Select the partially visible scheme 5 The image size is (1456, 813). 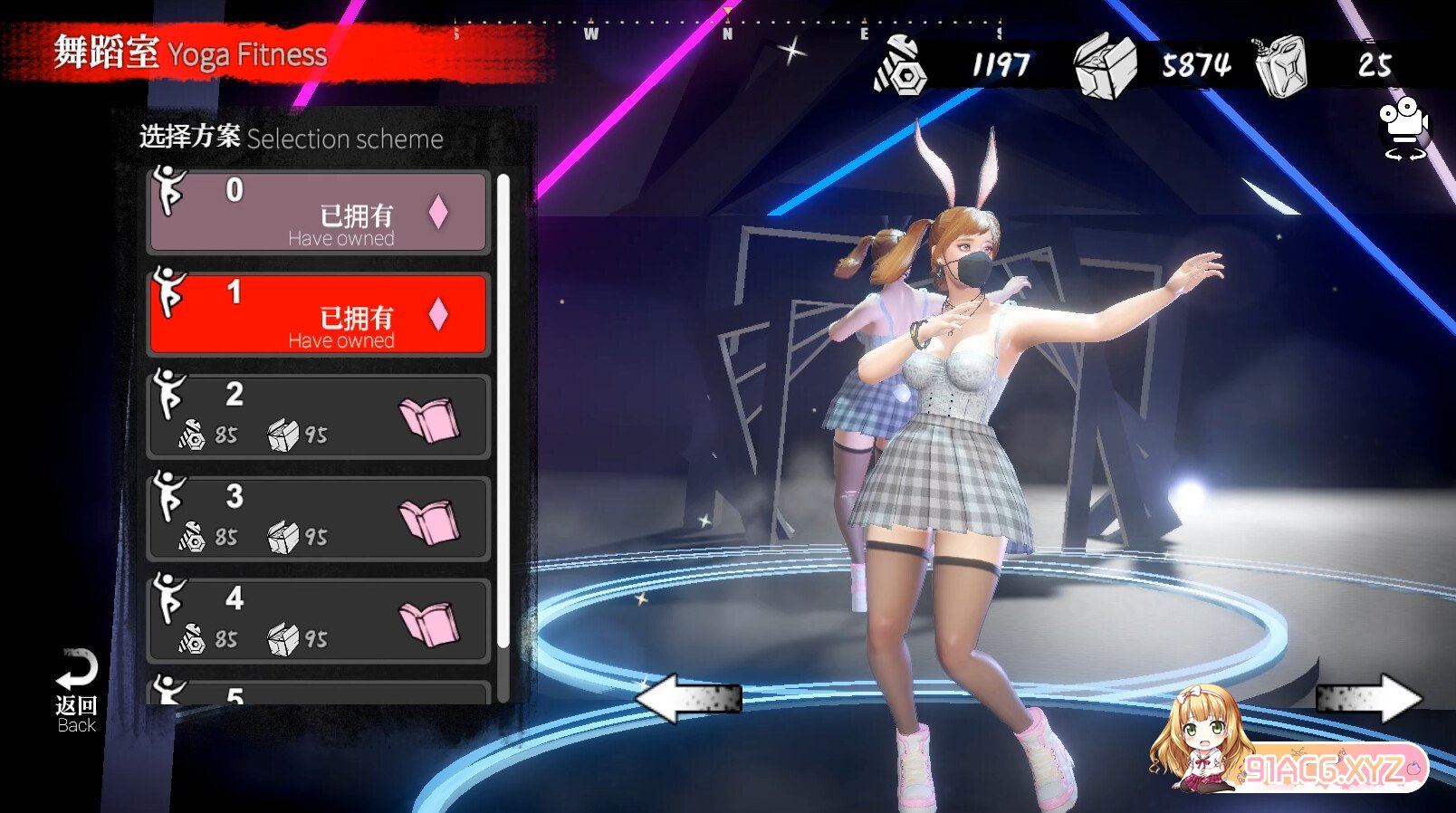tap(318, 693)
